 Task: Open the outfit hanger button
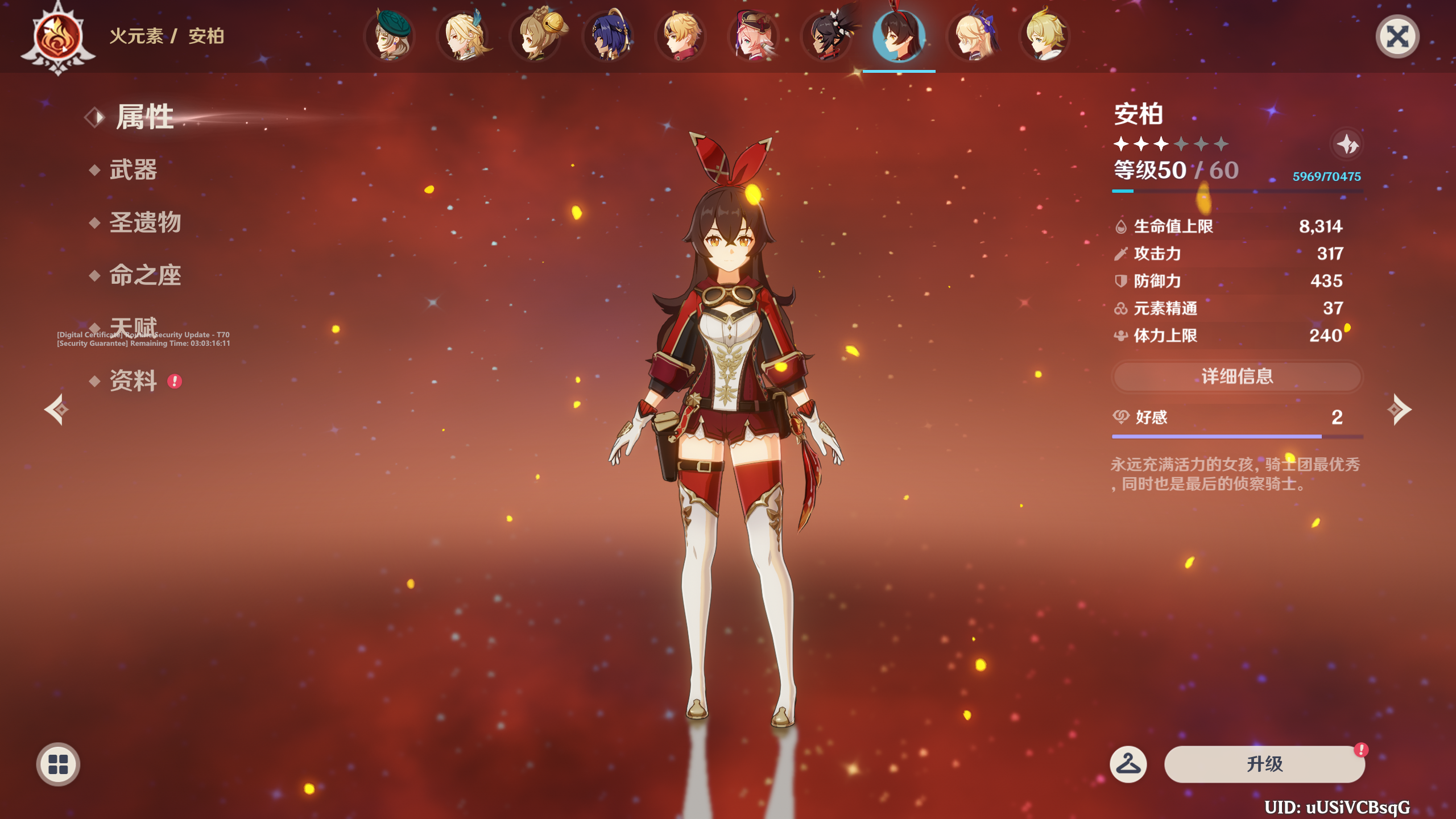[1128, 764]
